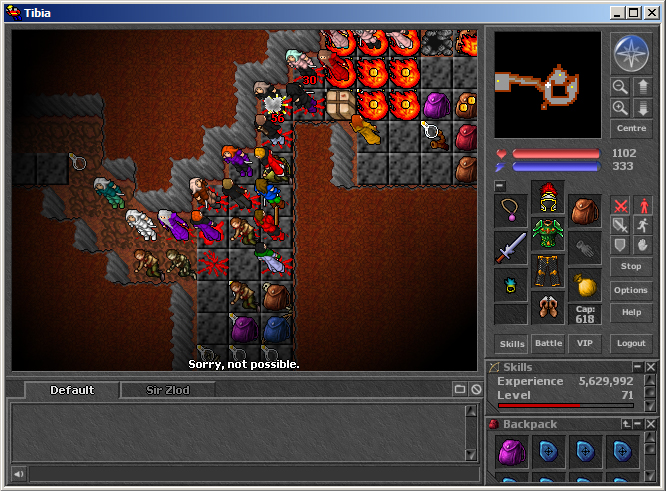
Task: Close the Skills panel
Action: (x=651, y=368)
